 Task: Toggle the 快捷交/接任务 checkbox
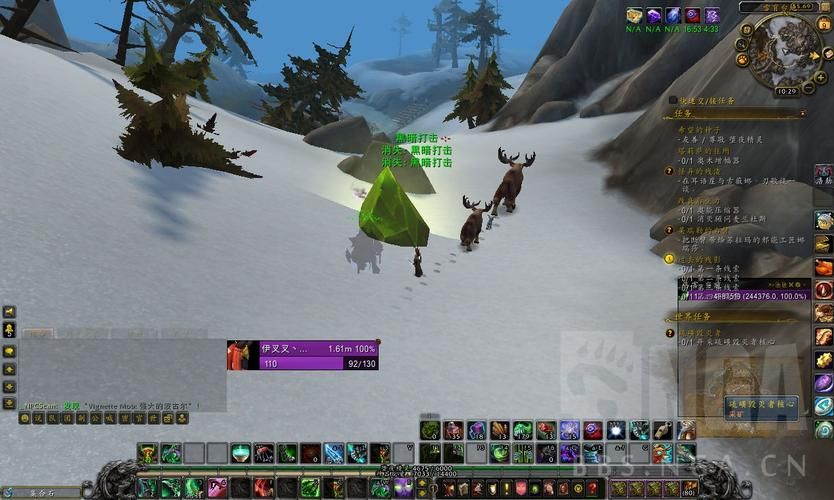pyautogui.click(x=672, y=100)
